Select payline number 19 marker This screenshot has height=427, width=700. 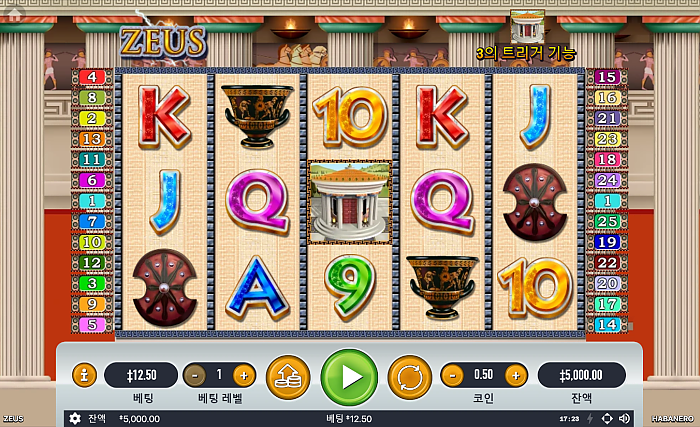pos(607,242)
